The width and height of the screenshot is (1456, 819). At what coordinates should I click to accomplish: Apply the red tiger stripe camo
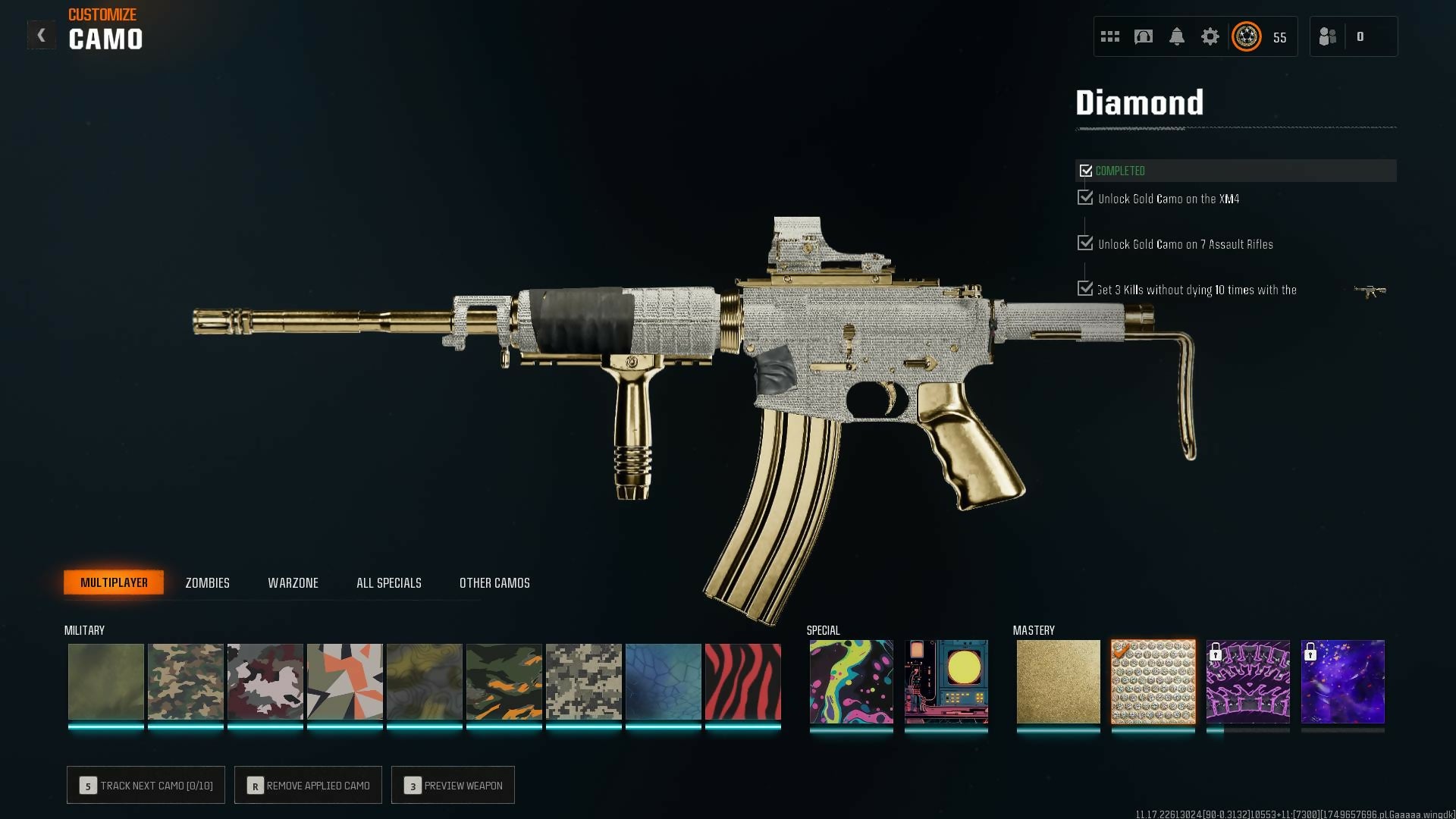tap(742, 682)
